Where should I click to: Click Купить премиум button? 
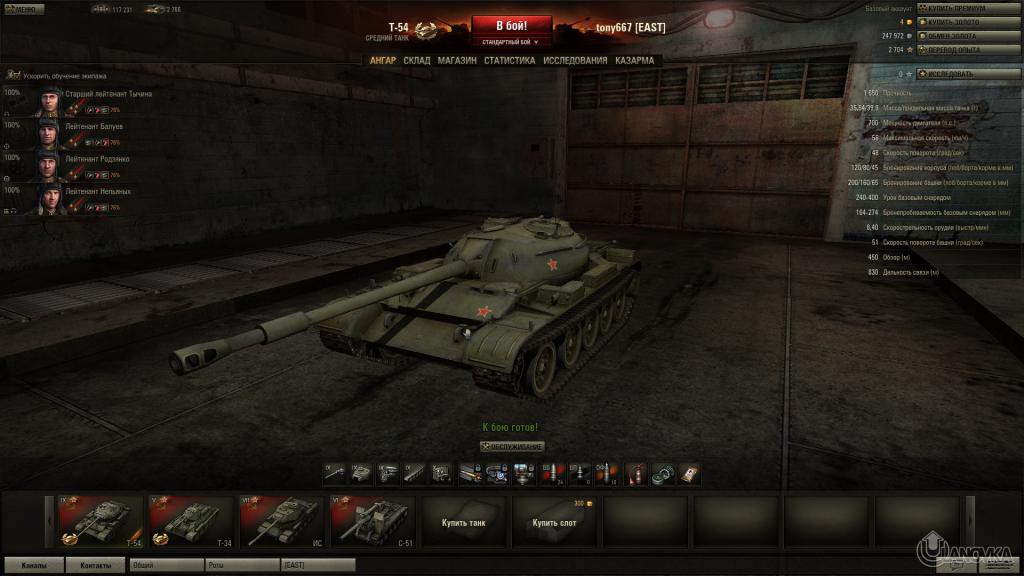point(957,8)
